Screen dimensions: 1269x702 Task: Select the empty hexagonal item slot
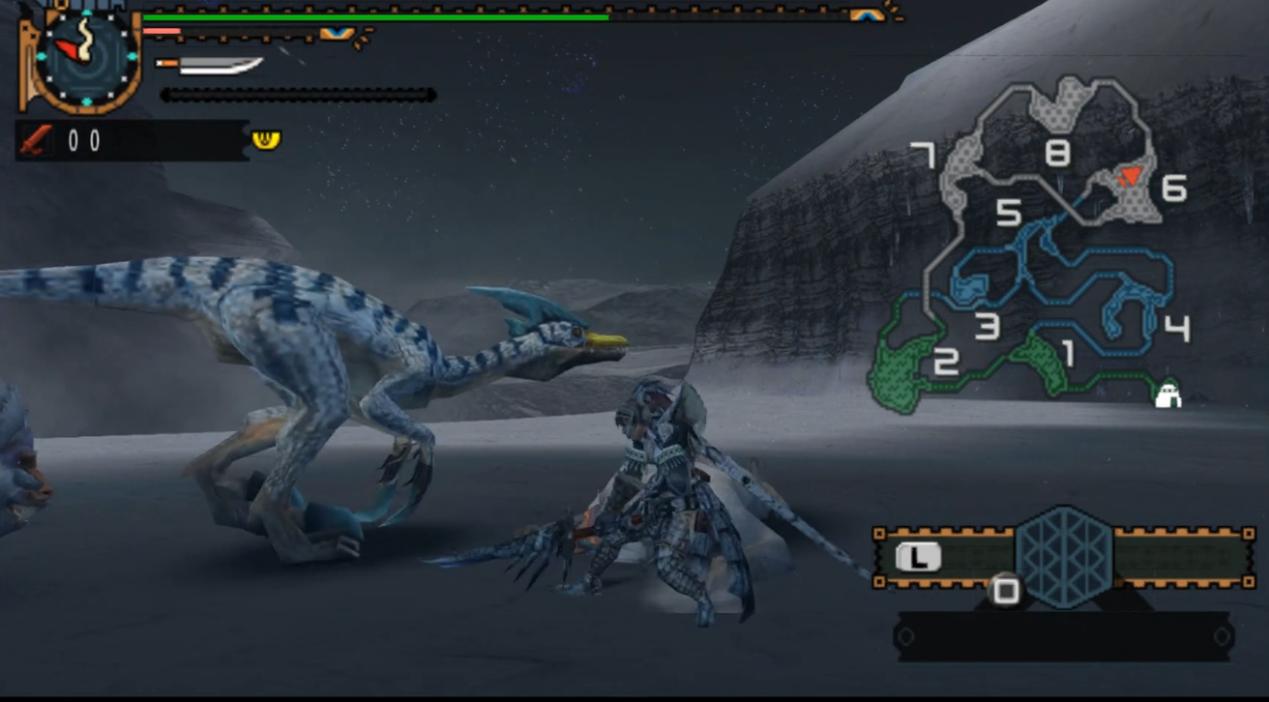point(1063,557)
